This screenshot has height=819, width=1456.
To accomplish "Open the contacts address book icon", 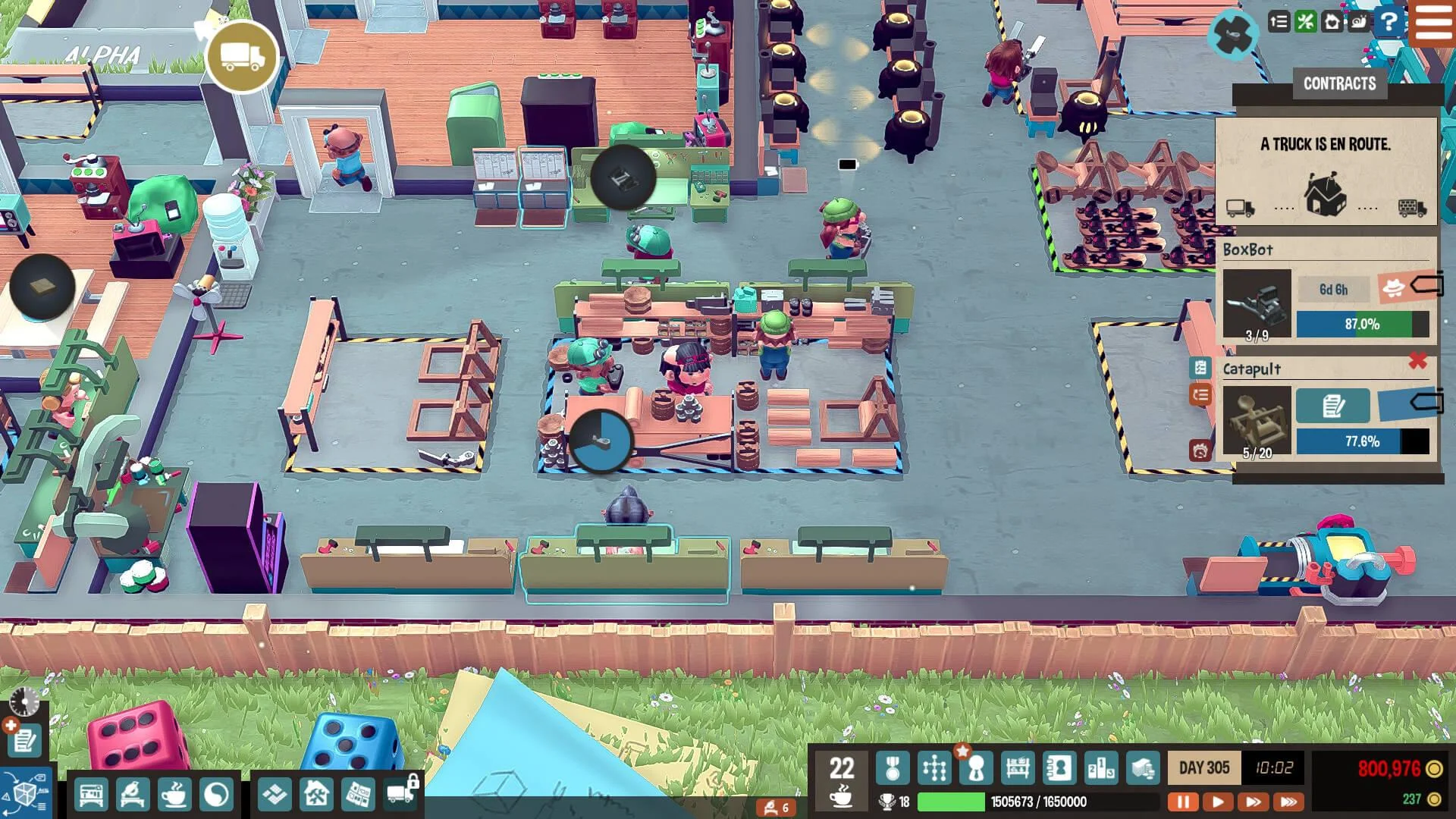I will pyautogui.click(x=1059, y=767).
